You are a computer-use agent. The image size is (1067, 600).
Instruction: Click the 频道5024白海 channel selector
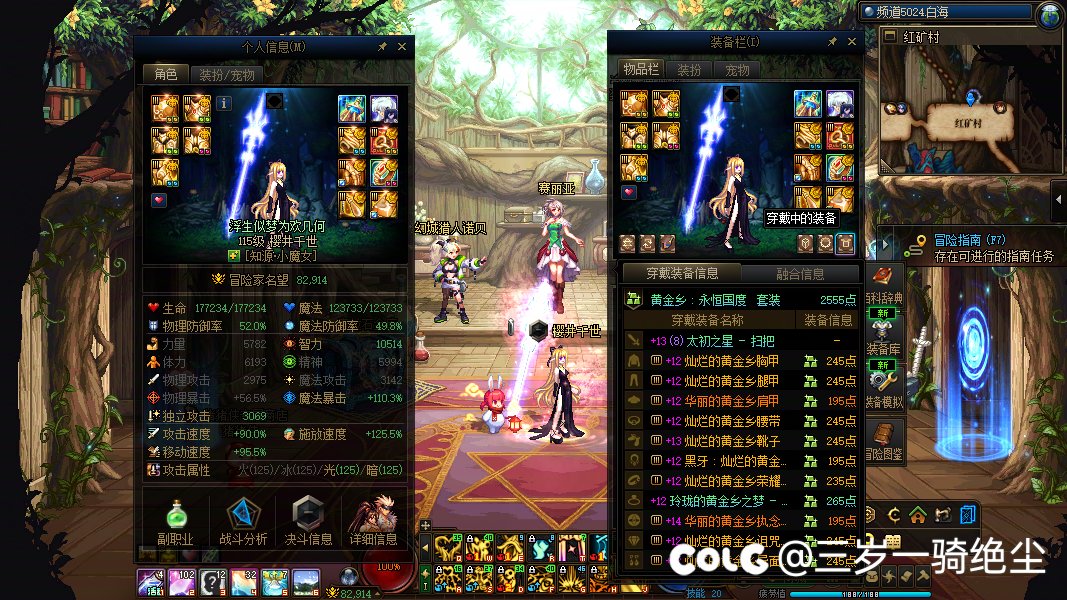pyautogui.click(x=945, y=13)
